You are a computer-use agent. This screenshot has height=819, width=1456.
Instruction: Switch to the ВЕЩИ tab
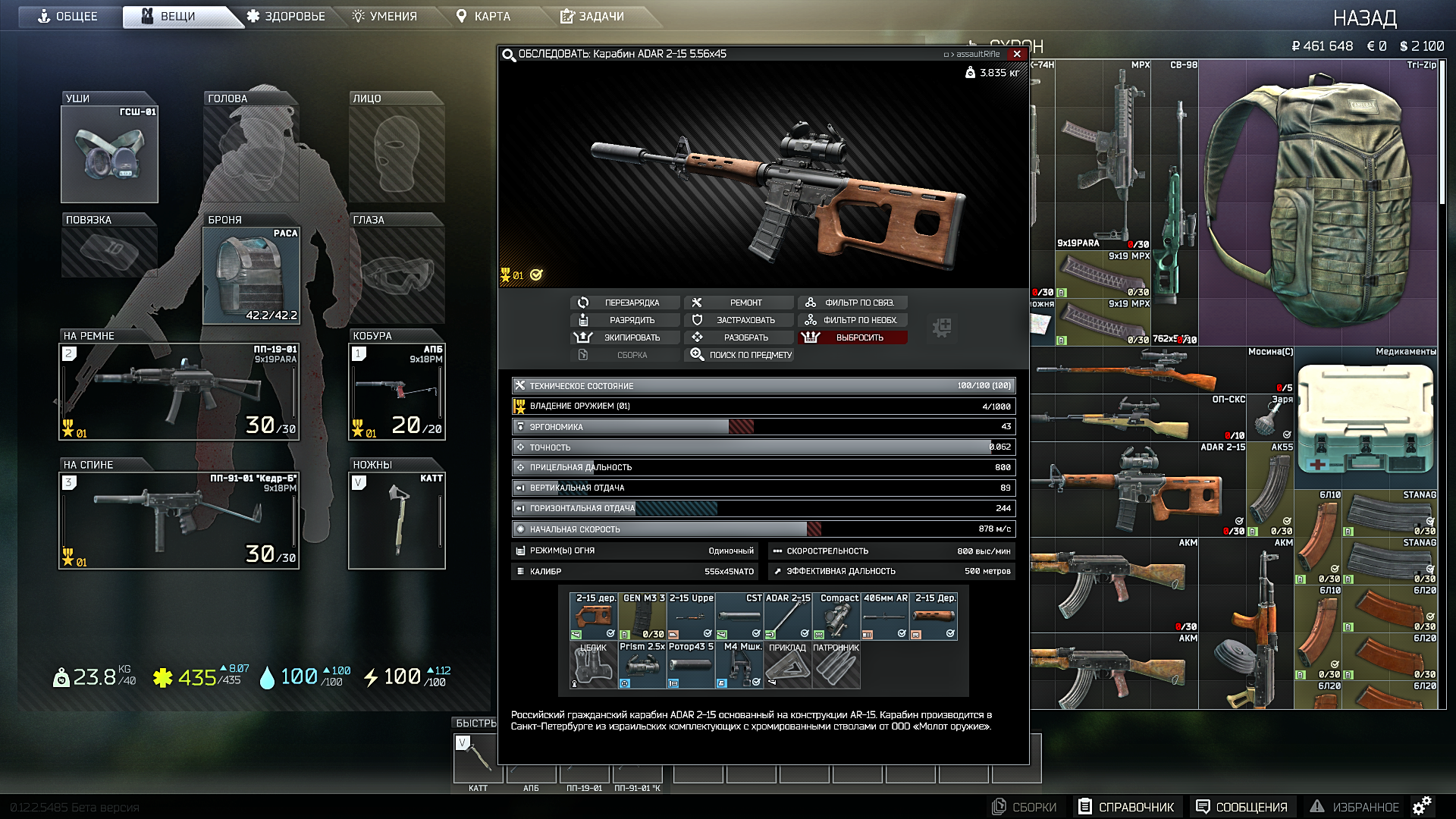180,15
